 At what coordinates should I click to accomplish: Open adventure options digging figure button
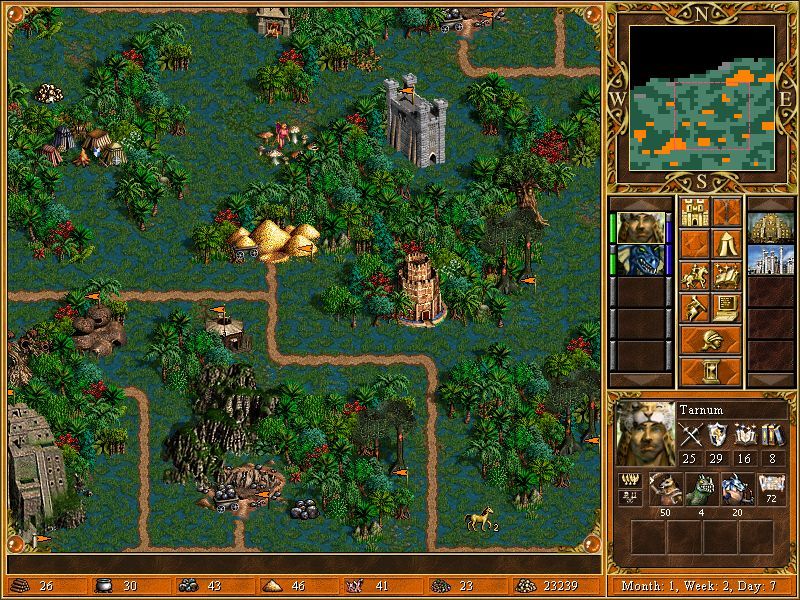(x=695, y=308)
